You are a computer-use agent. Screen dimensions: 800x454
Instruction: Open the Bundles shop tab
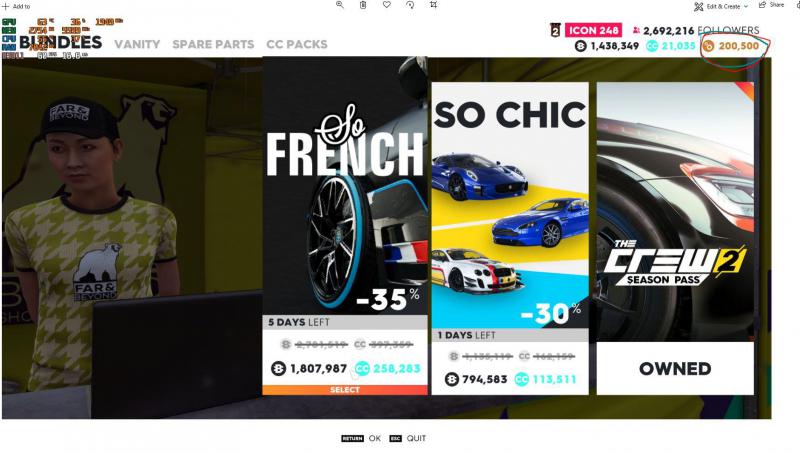click(x=60, y=43)
